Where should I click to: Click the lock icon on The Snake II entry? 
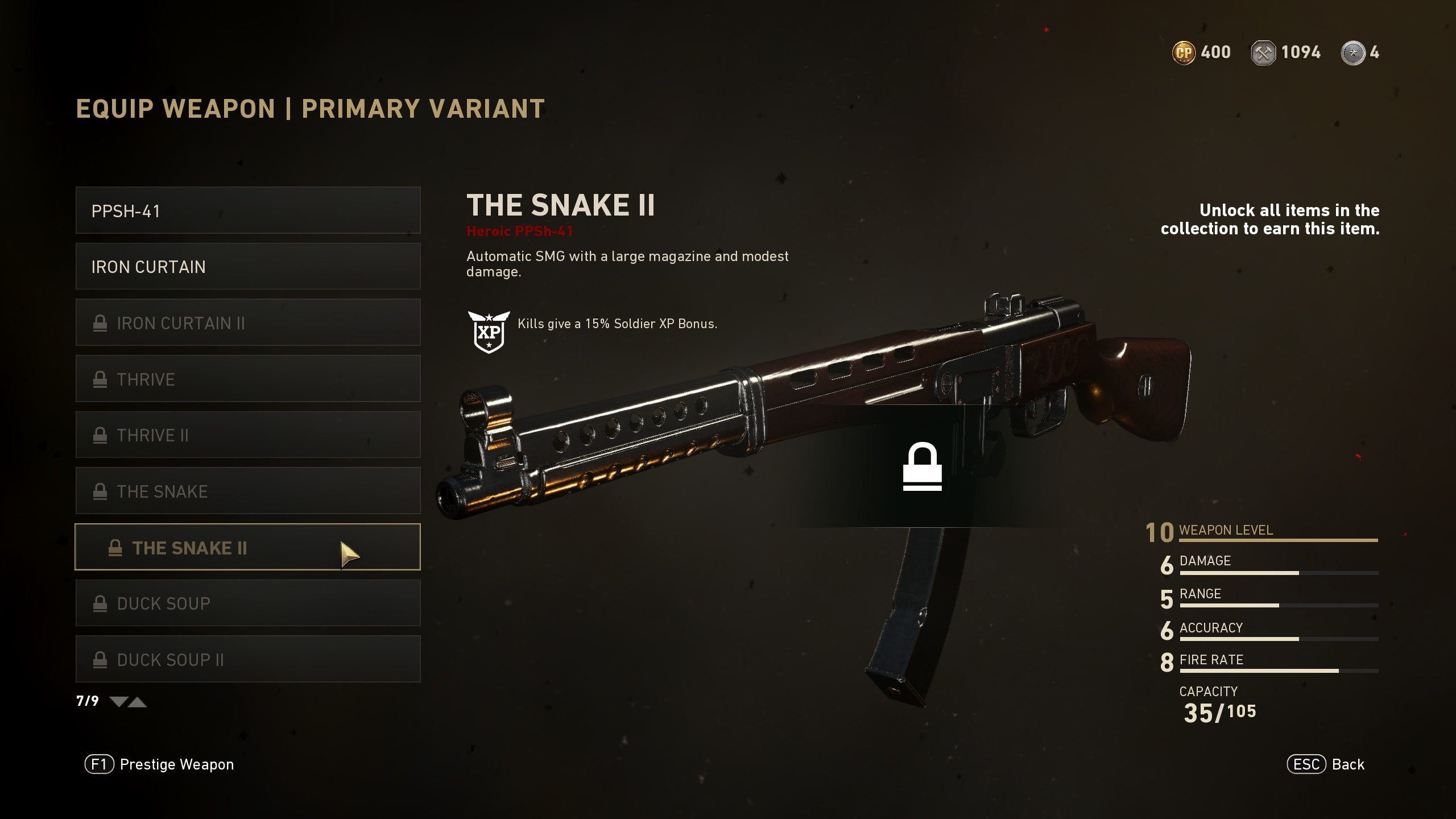[x=117, y=548]
